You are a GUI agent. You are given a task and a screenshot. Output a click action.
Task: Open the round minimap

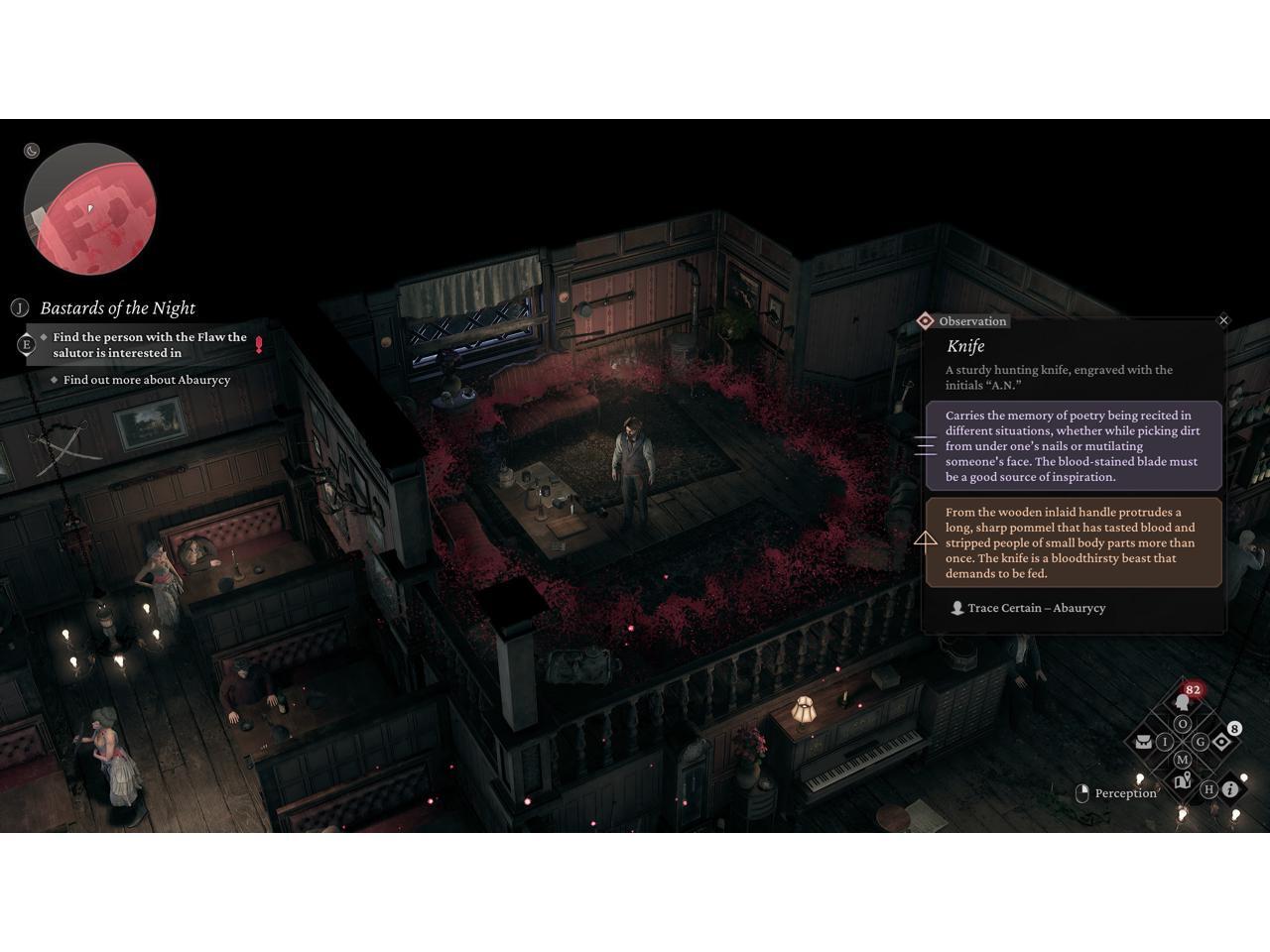coord(89,209)
